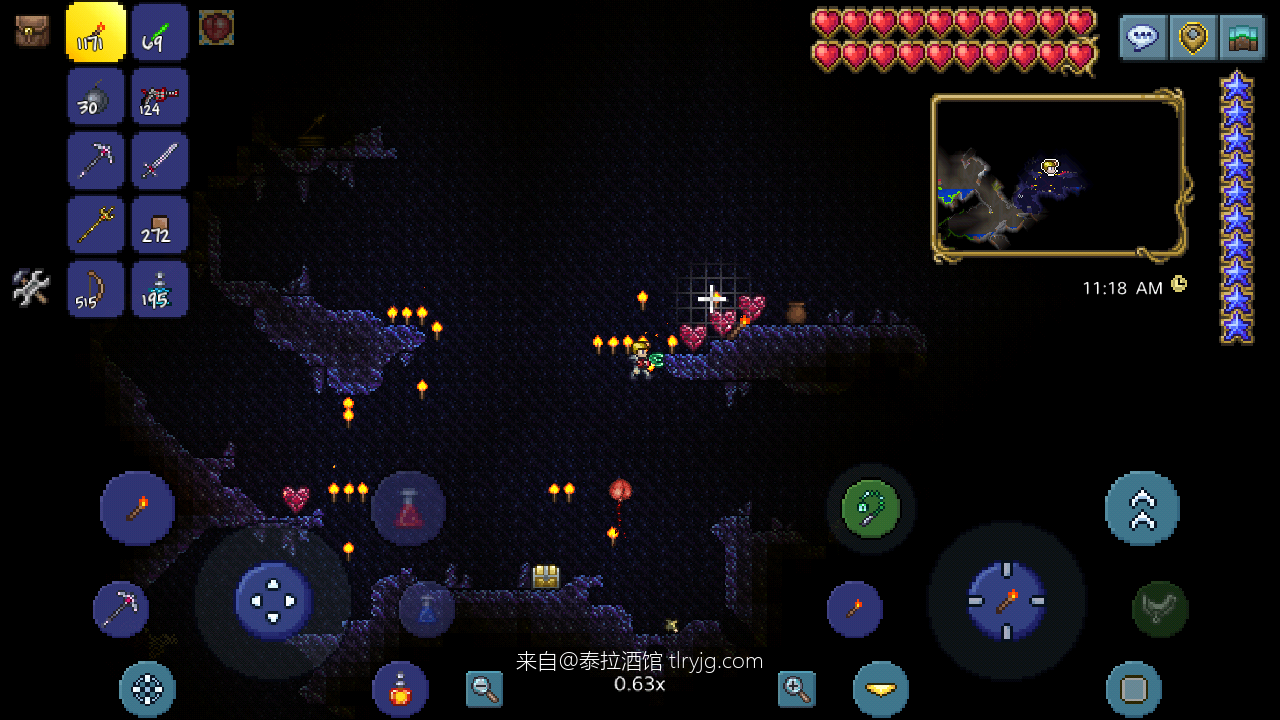
Task: Open the chat speech bubble
Action: [1143, 38]
